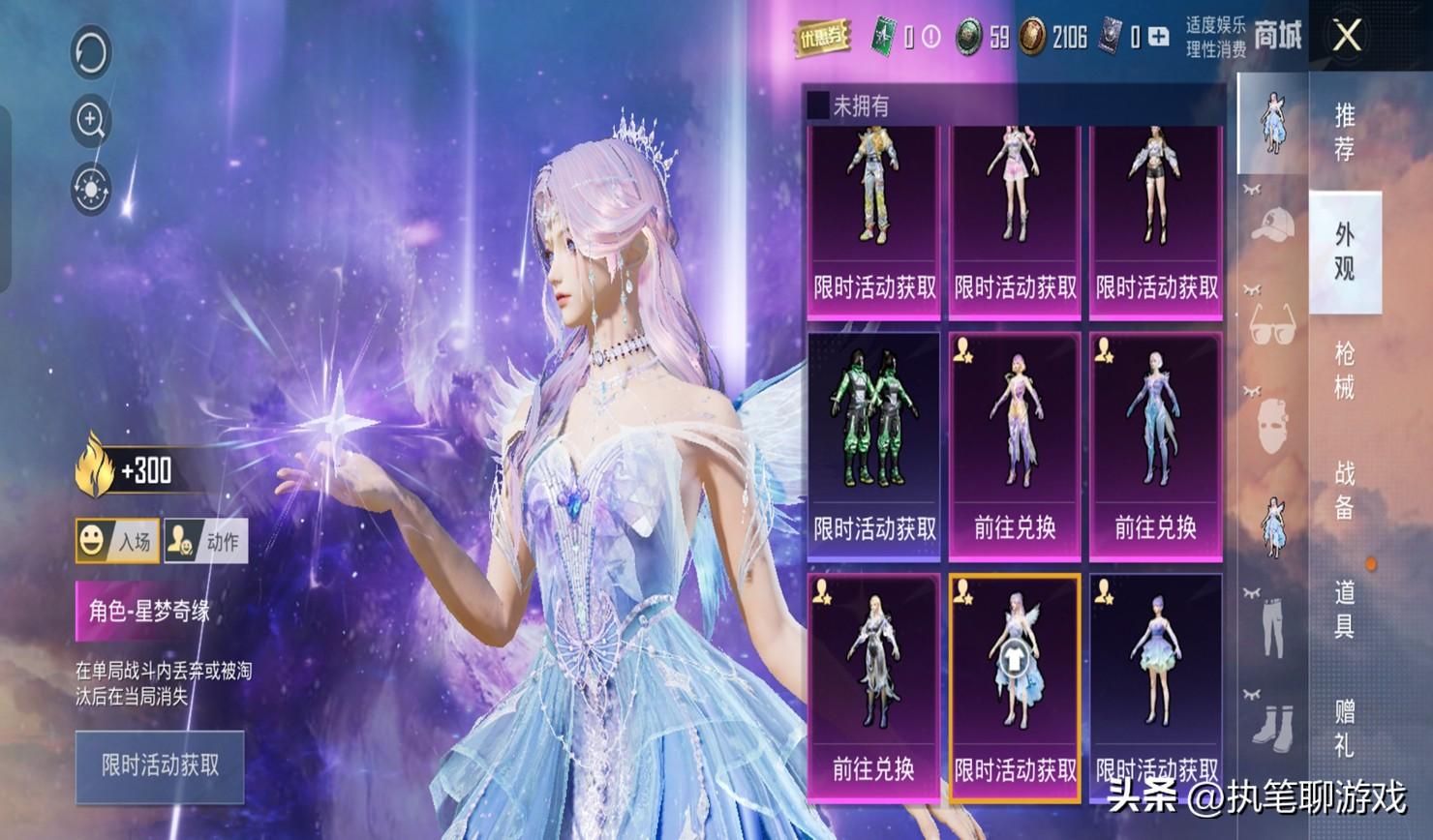
Task: Select the 战备 tab
Action: (1344, 490)
